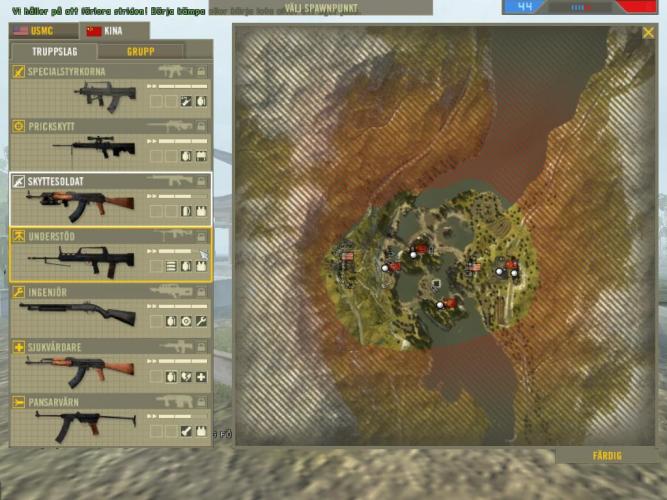The width and height of the screenshot is (667, 500).
Task: Click the FÄRDIG button
Action: tap(607, 456)
